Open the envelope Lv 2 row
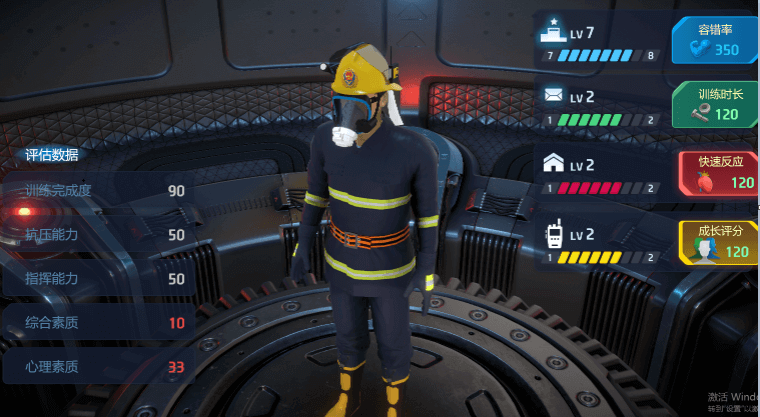 pyautogui.click(x=599, y=106)
